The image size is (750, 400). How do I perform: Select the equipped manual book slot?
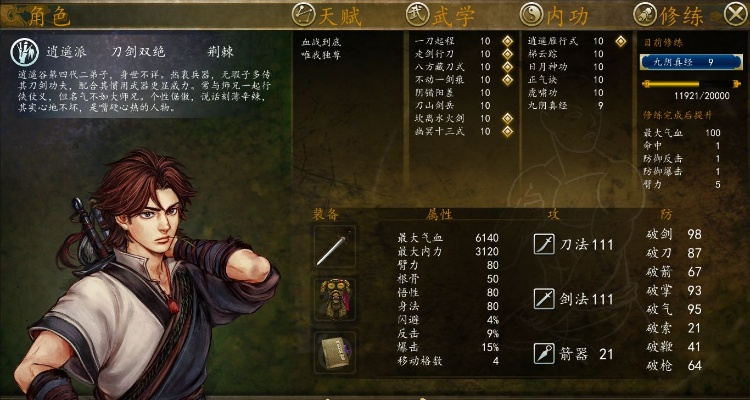(334, 349)
